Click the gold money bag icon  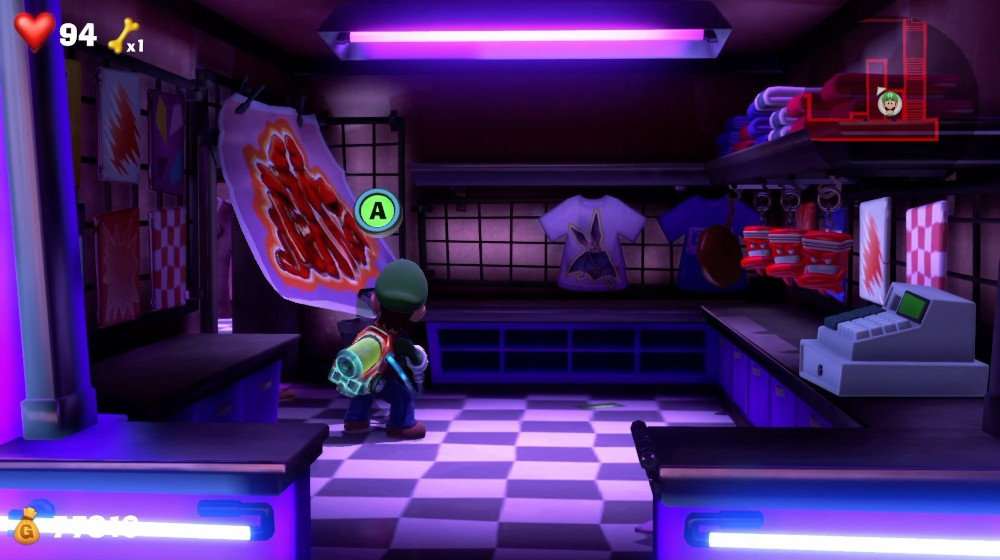click(27, 523)
